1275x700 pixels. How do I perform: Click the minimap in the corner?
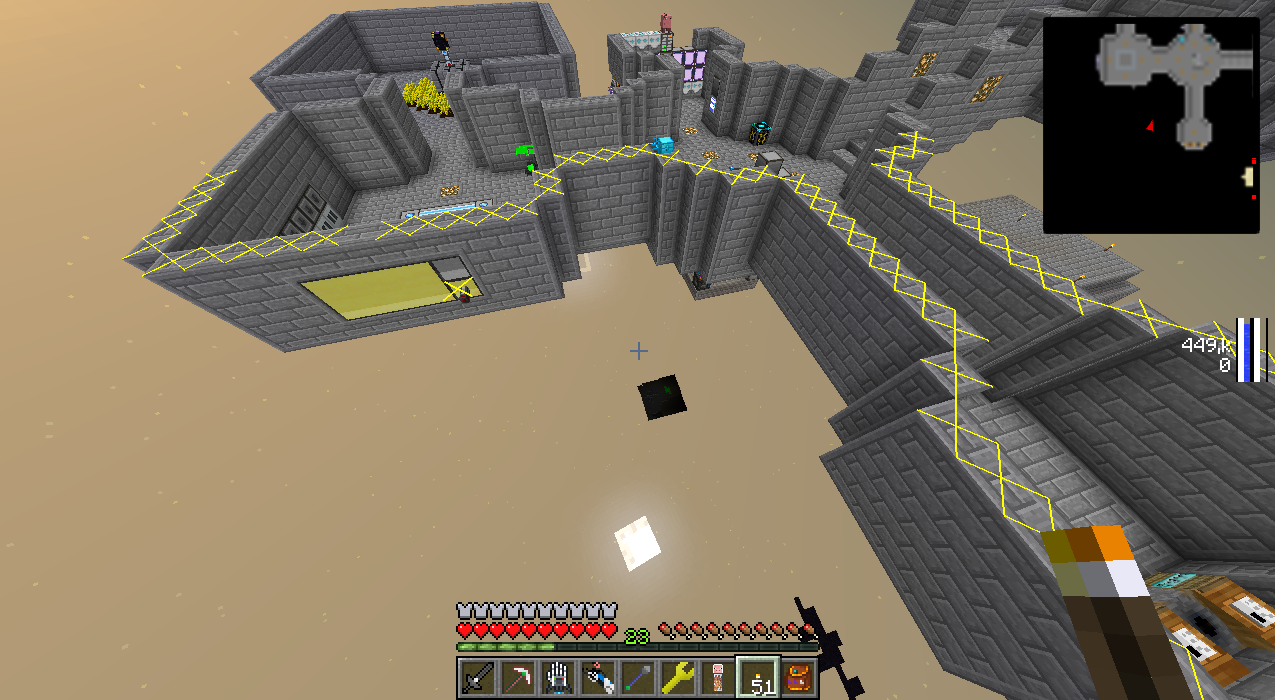[1151, 125]
